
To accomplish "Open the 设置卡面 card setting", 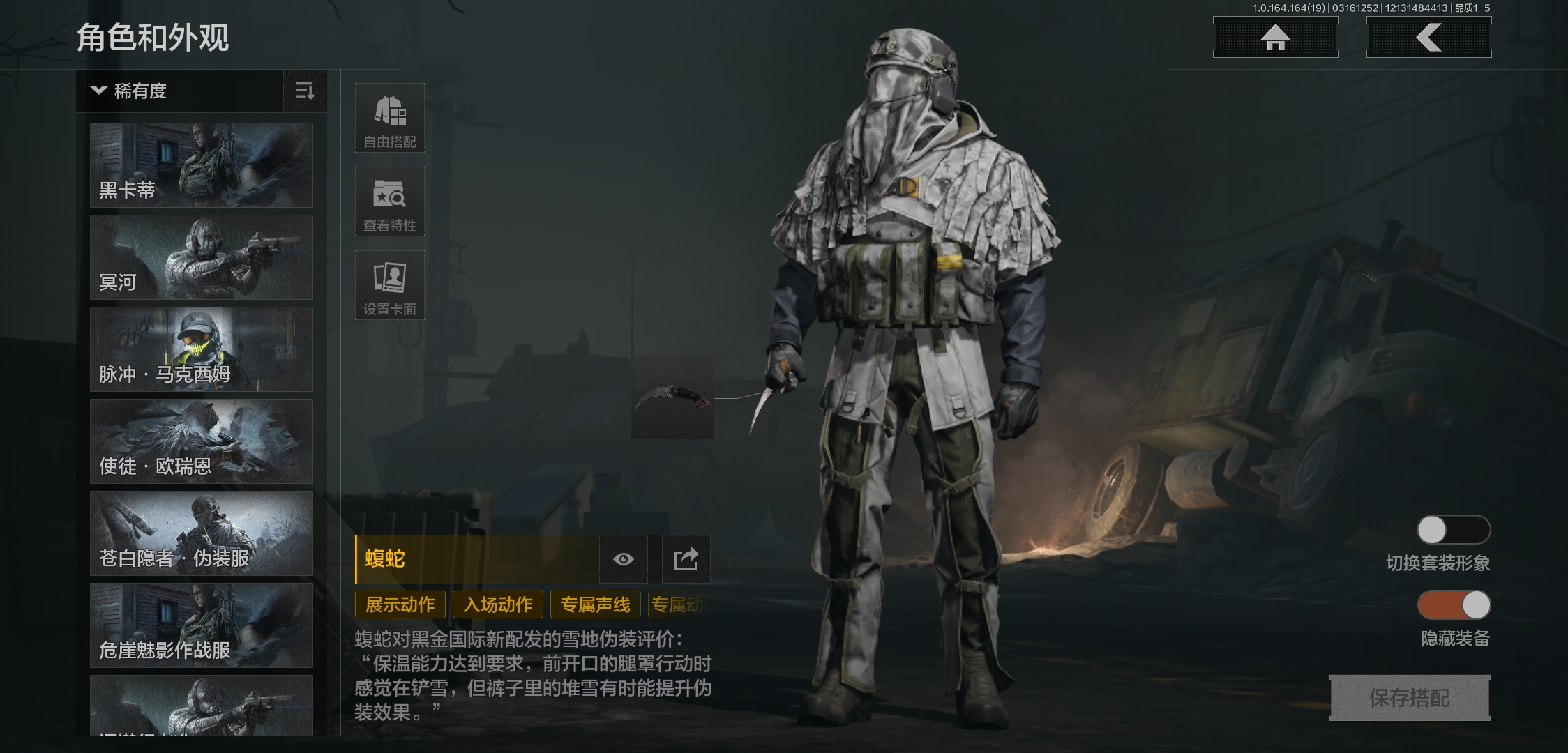I will click(389, 285).
